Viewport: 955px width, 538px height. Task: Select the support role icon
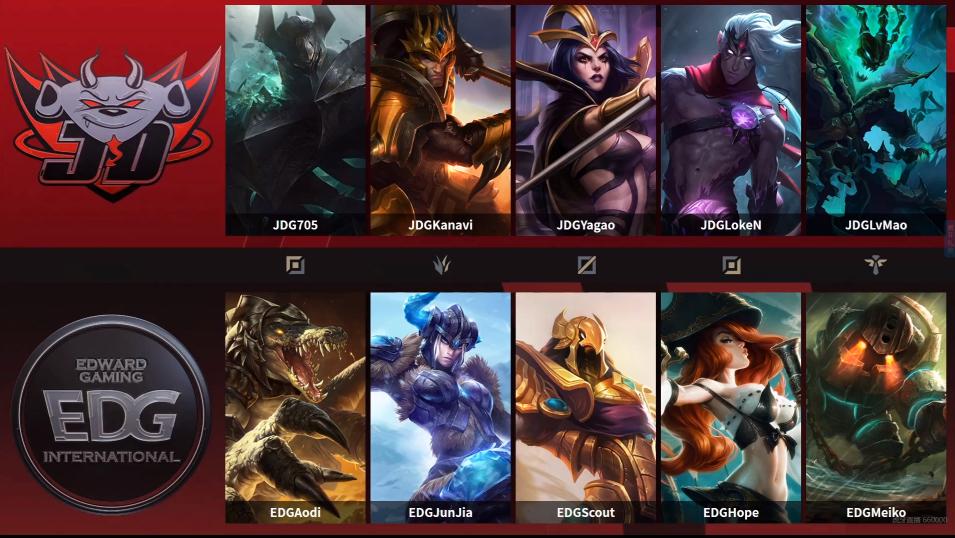(x=876, y=265)
